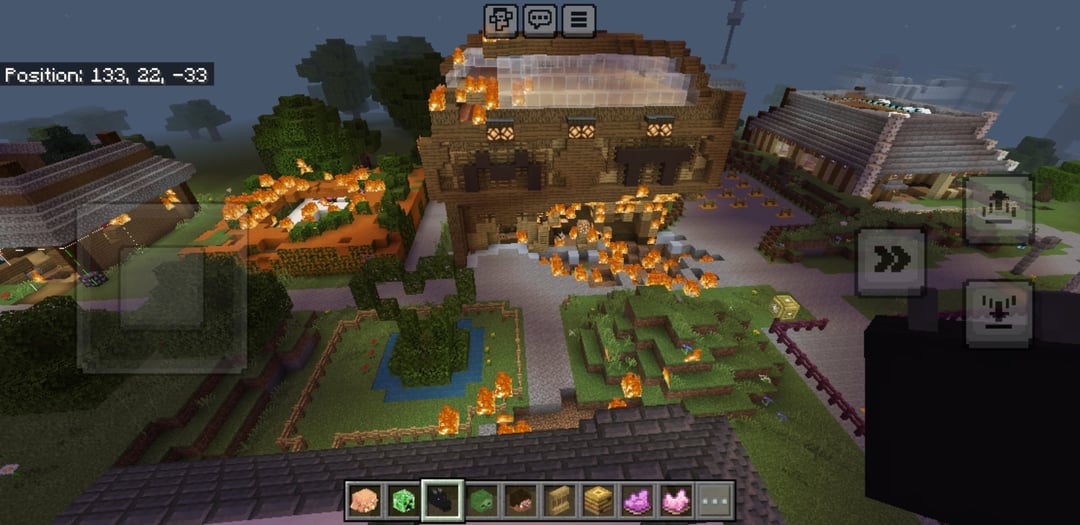Open inventory with the three-dots button
Screen dimensions: 1080x525
(714, 500)
